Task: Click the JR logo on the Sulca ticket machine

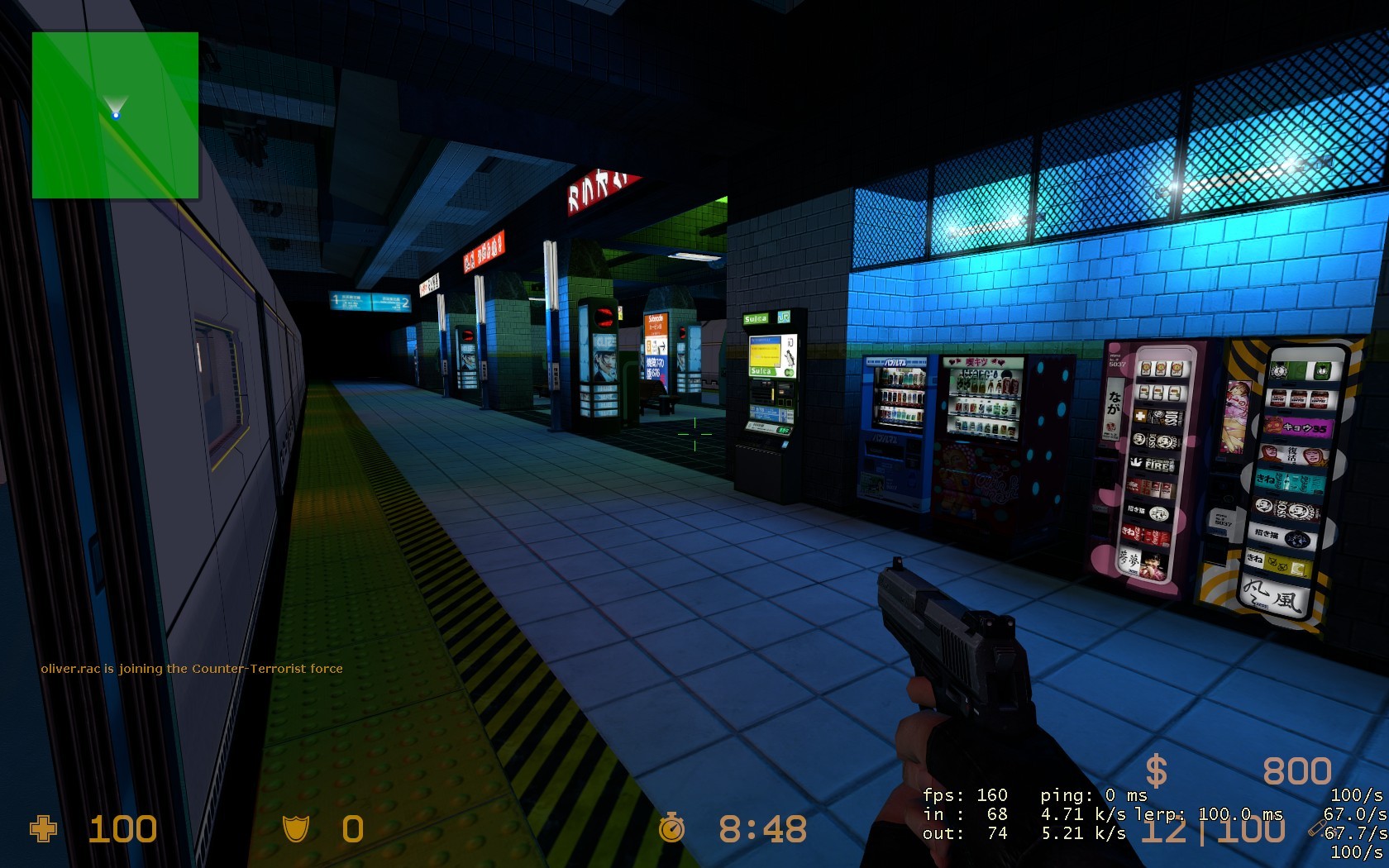Action: pyautogui.click(x=785, y=317)
